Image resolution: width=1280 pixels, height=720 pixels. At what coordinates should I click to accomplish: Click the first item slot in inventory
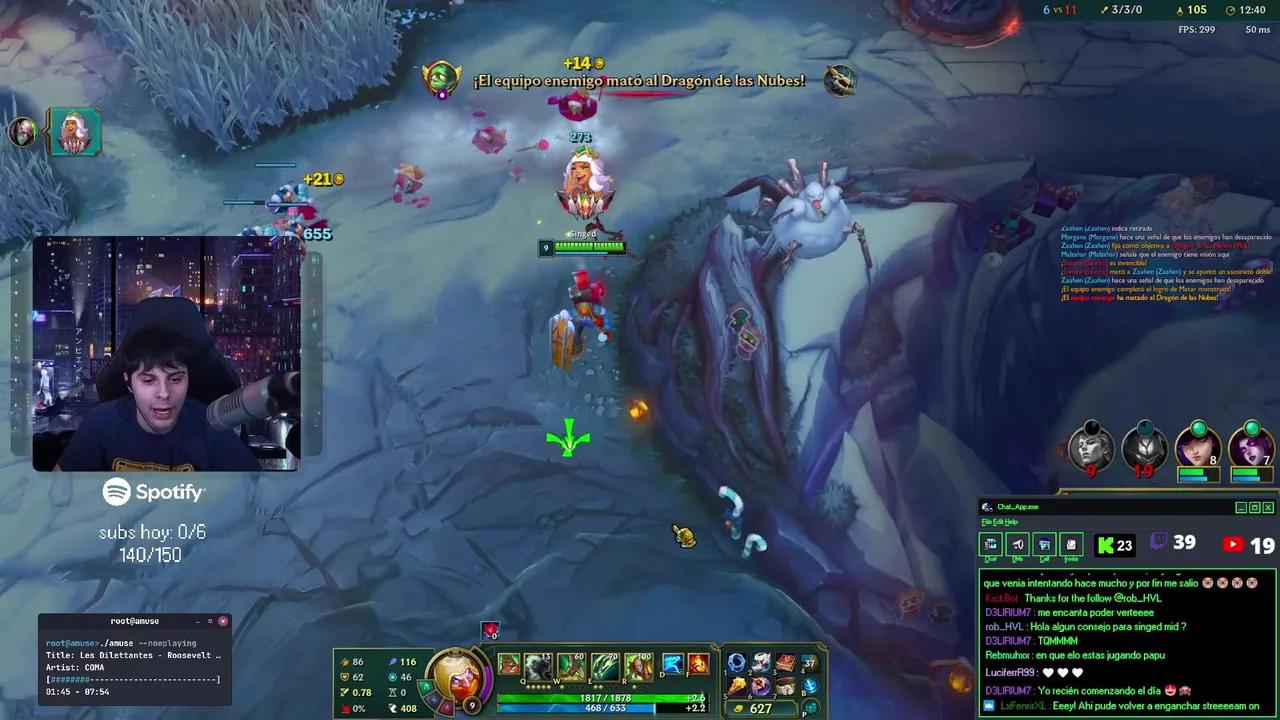click(x=737, y=662)
